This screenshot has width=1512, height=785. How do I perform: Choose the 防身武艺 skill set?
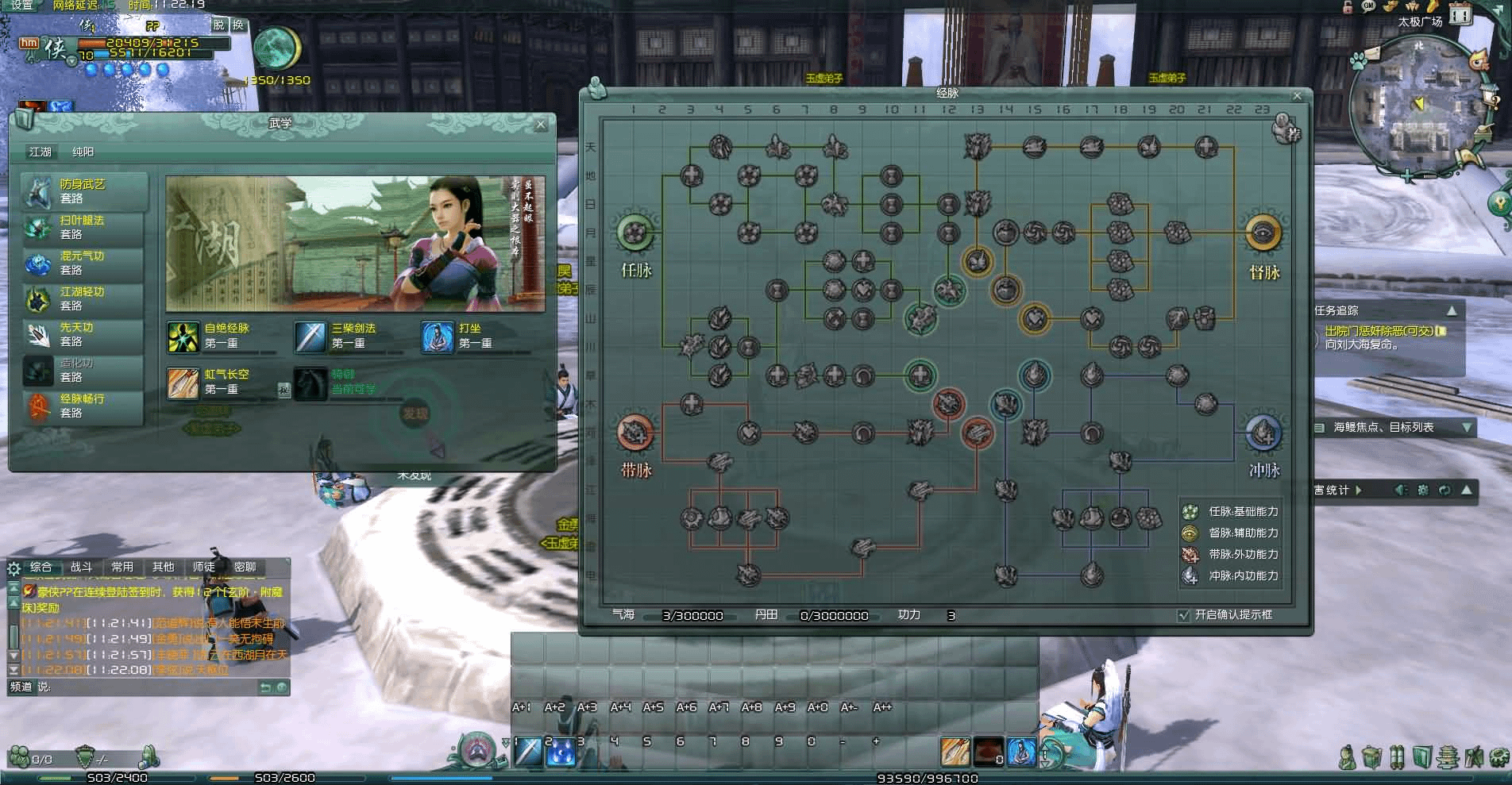pyautogui.click(x=83, y=191)
